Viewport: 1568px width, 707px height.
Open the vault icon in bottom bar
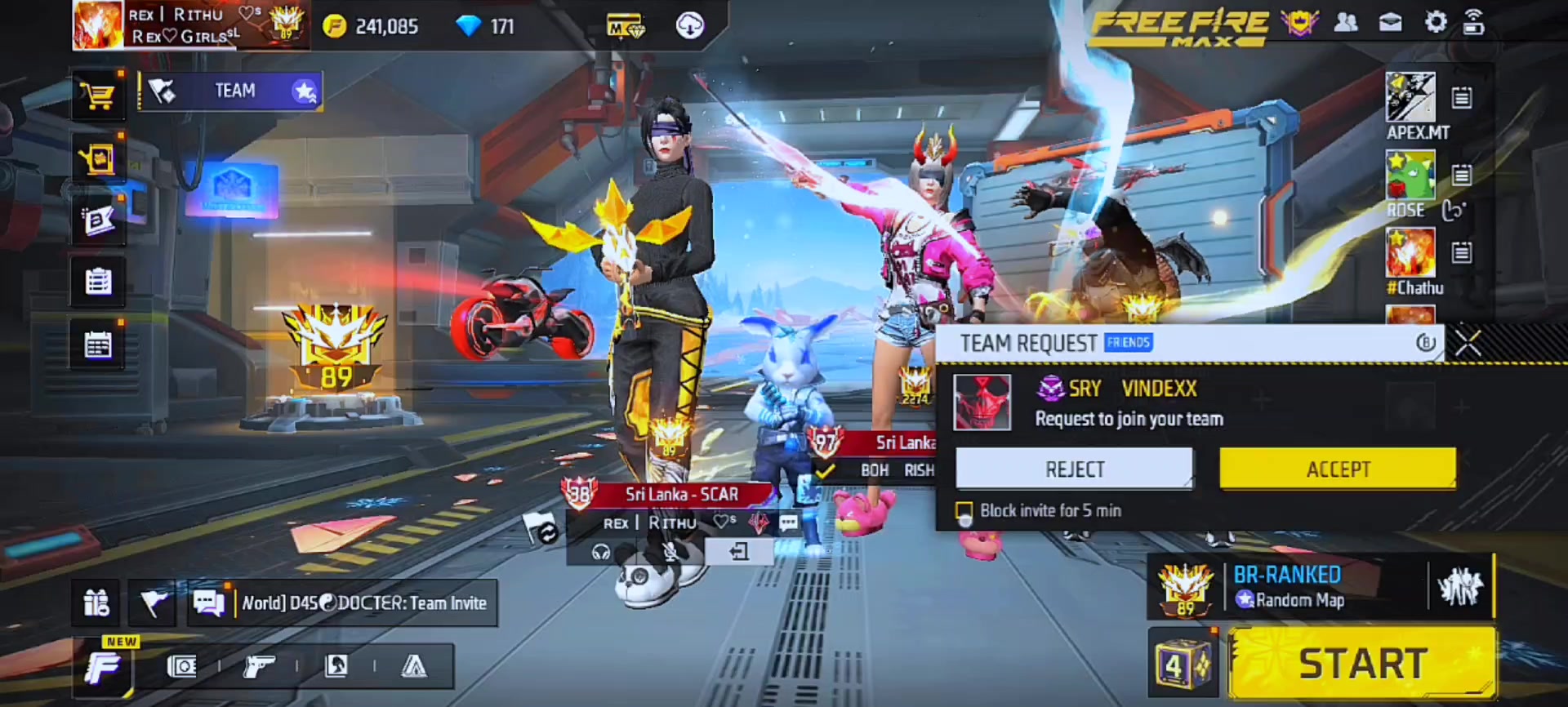point(181,667)
